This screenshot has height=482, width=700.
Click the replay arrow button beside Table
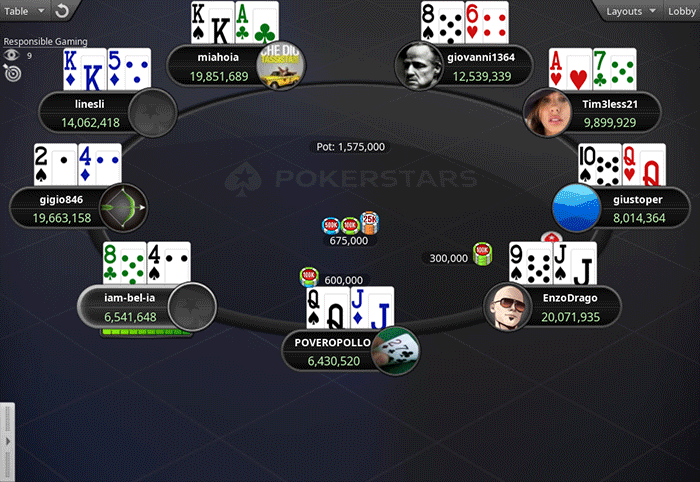click(61, 11)
